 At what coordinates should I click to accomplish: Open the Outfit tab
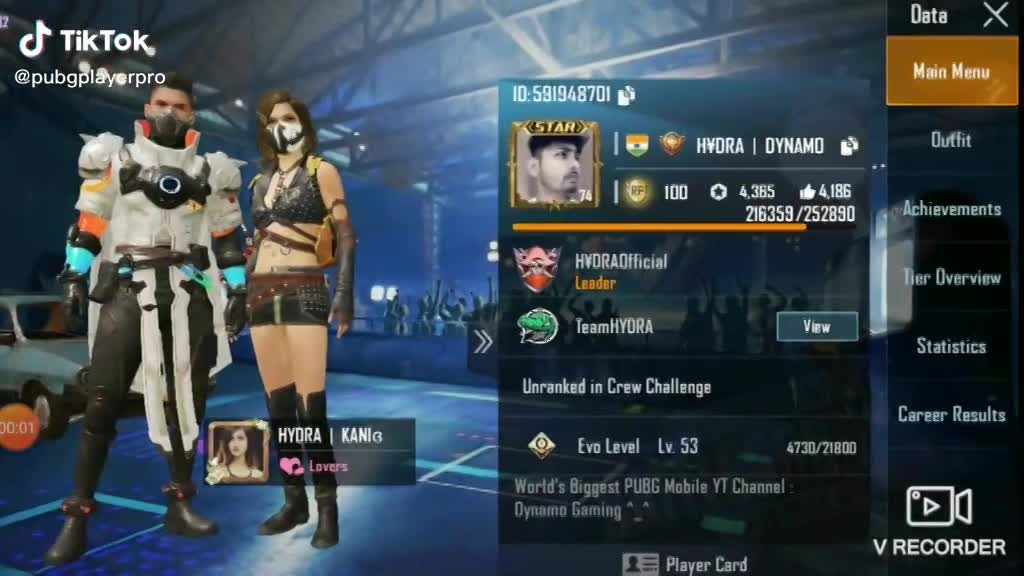click(x=950, y=140)
